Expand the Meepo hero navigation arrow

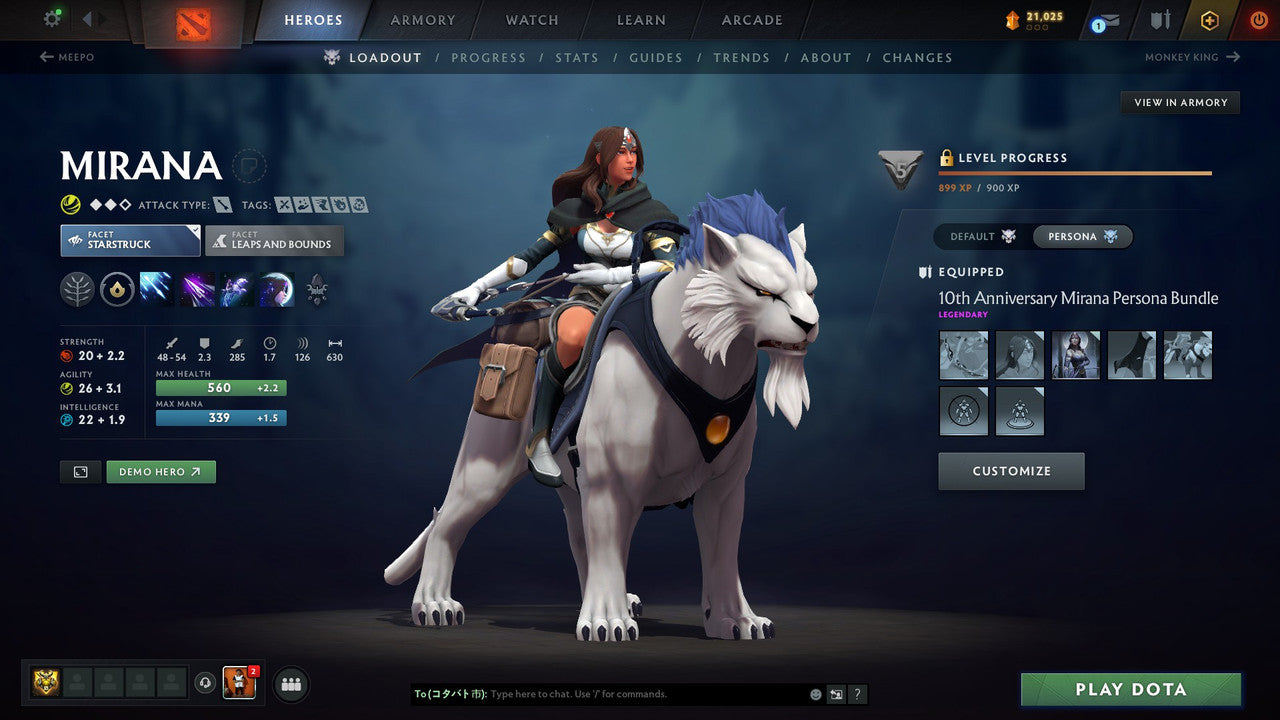[43, 57]
